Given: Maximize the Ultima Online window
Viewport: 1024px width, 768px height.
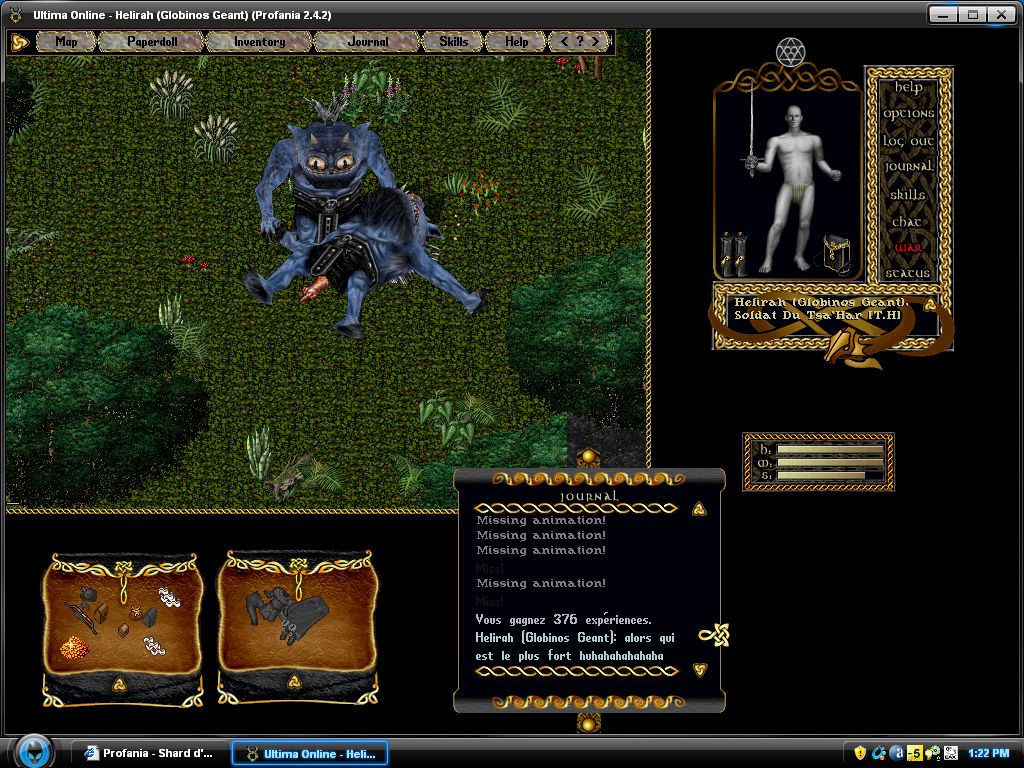Looking at the screenshot, I should pos(972,14).
